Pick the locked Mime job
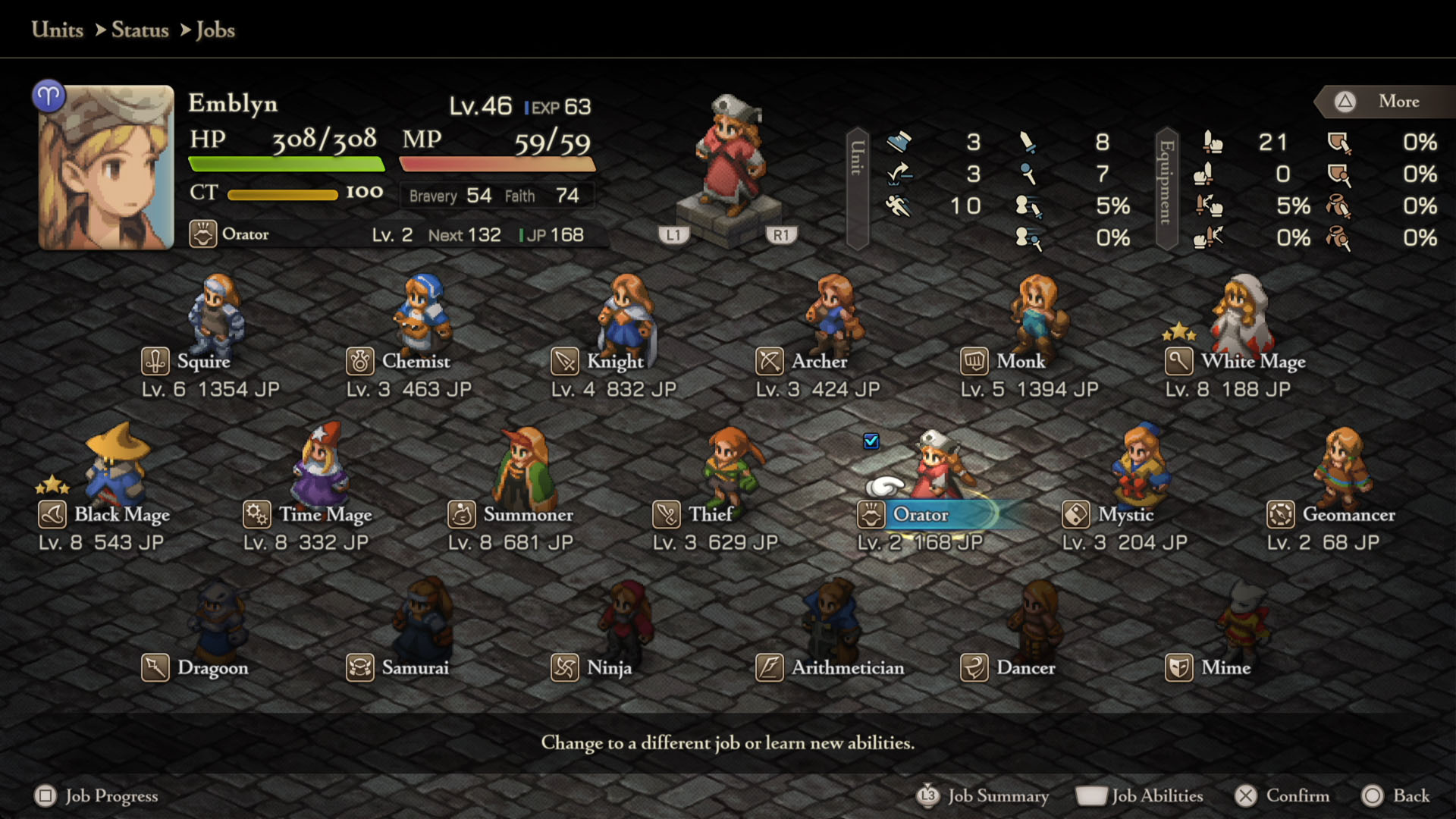 click(1225, 668)
